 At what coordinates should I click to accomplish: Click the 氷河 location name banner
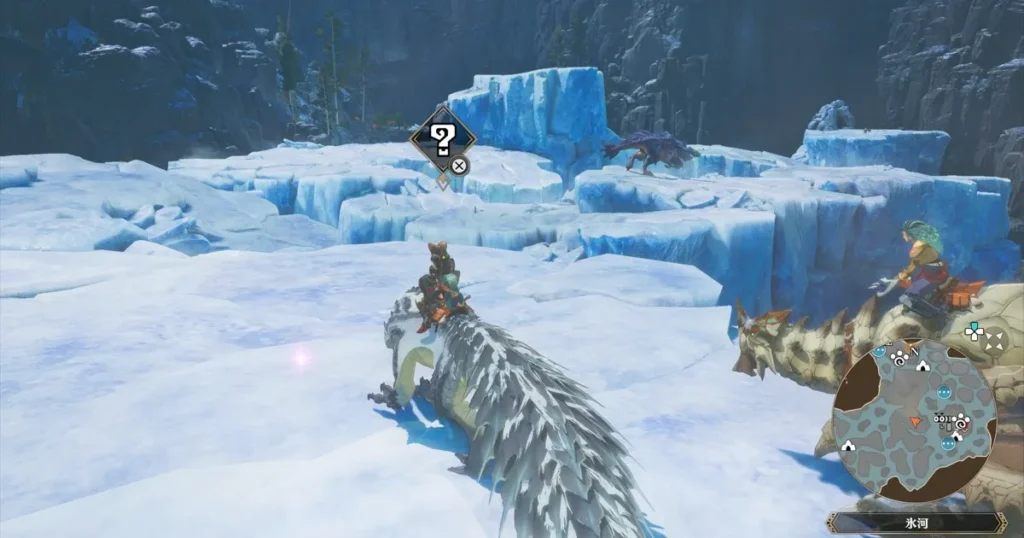coord(915,522)
